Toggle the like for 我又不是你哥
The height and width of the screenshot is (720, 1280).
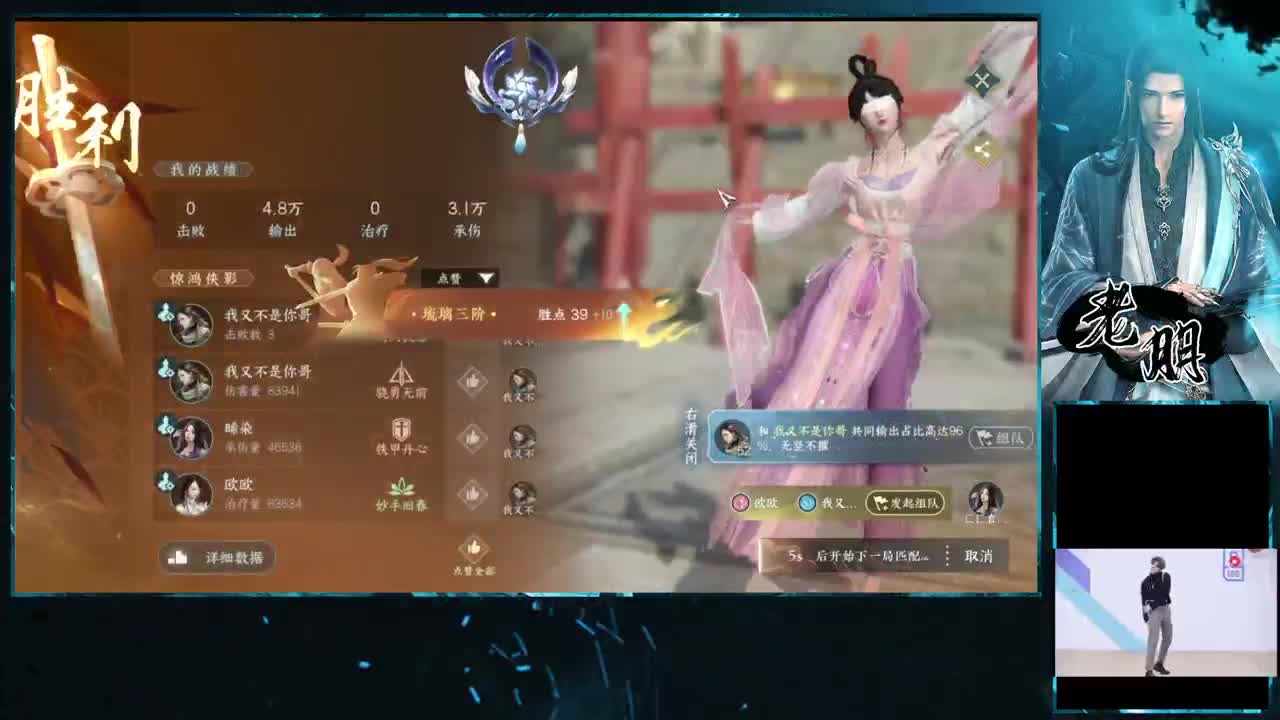(473, 382)
